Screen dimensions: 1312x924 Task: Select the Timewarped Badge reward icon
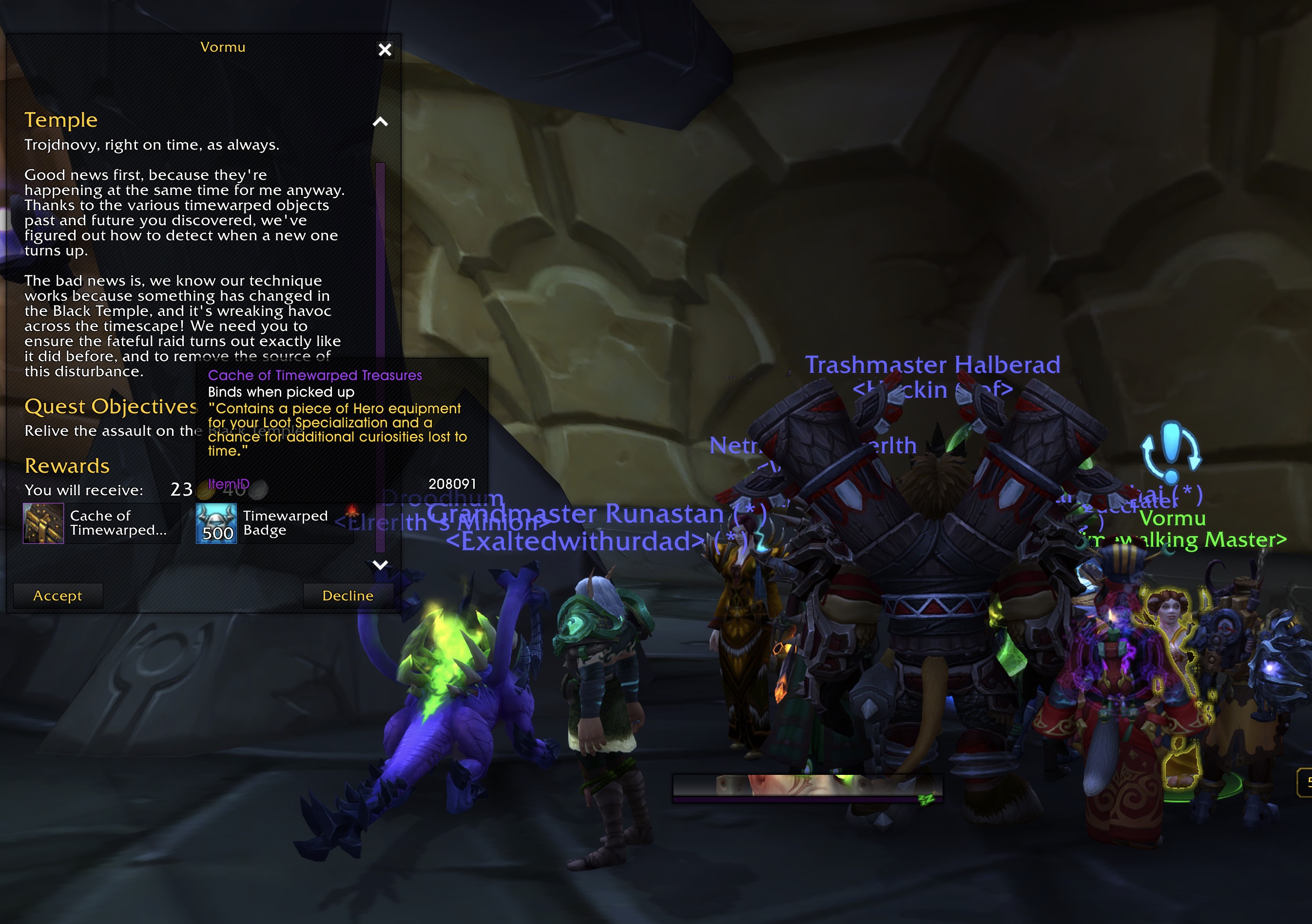(x=216, y=523)
